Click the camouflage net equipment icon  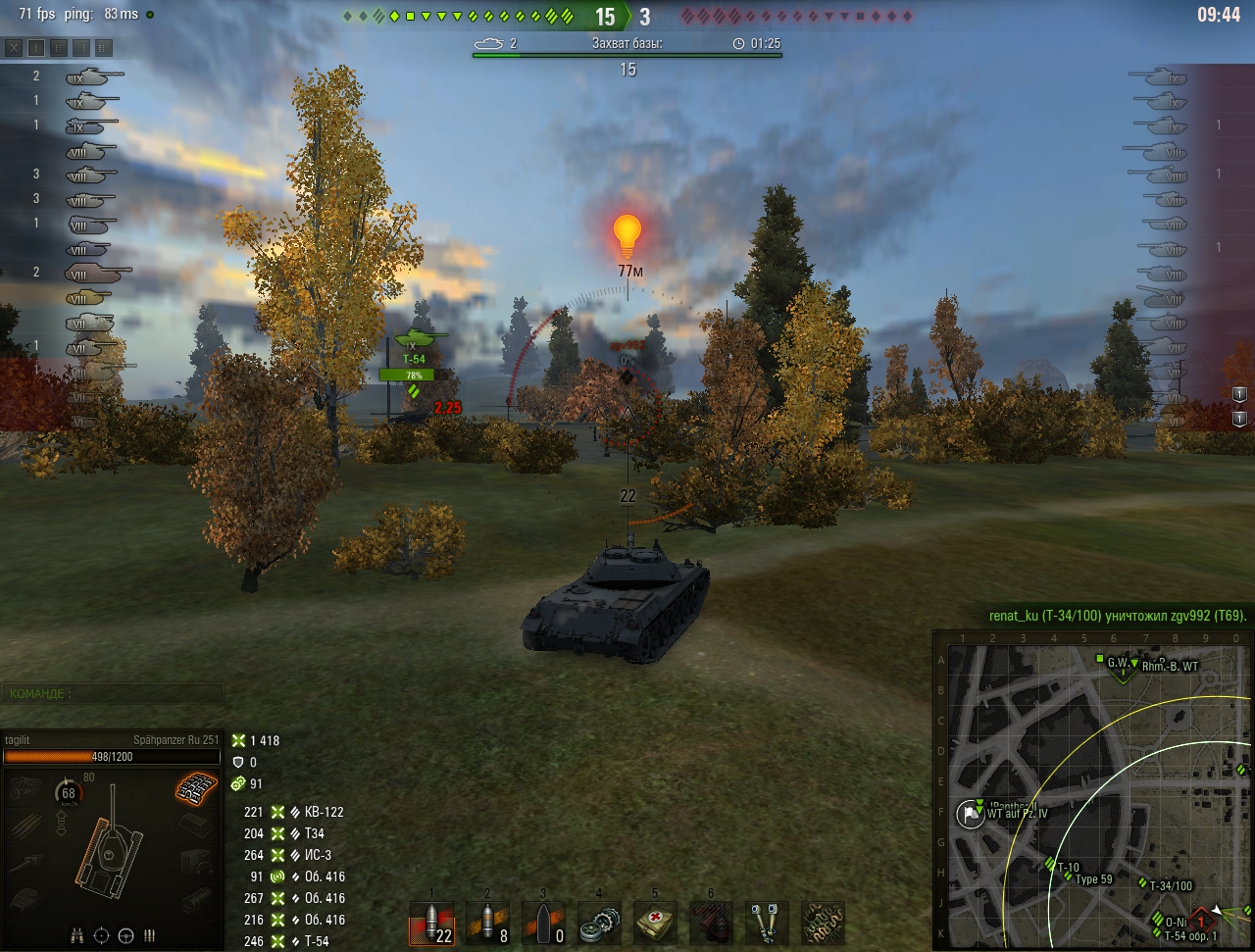pos(823,924)
